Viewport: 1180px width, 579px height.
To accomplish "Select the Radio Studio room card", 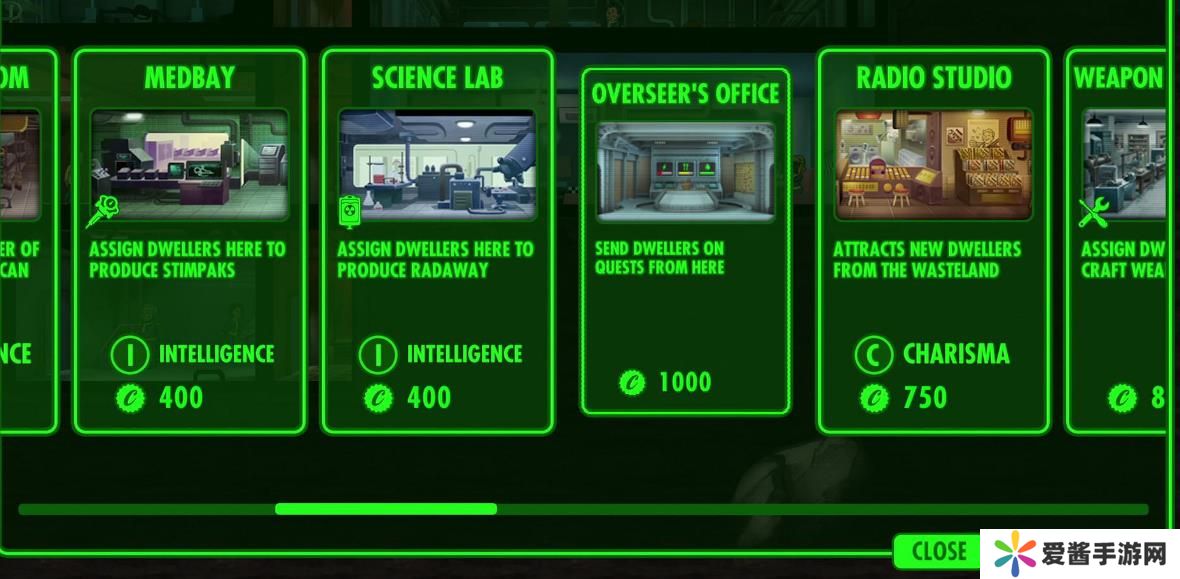I will 933,241.
